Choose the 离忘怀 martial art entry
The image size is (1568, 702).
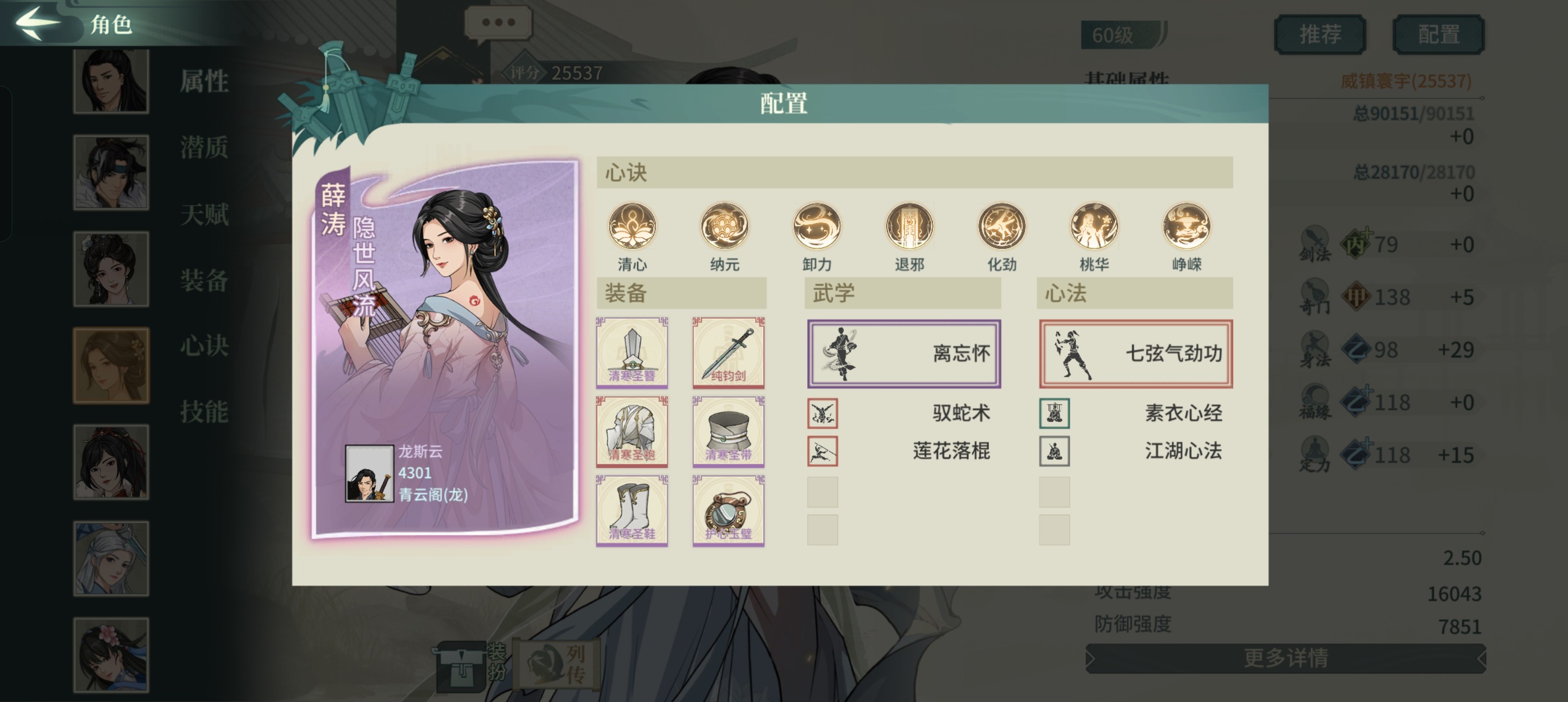(903, 354)
